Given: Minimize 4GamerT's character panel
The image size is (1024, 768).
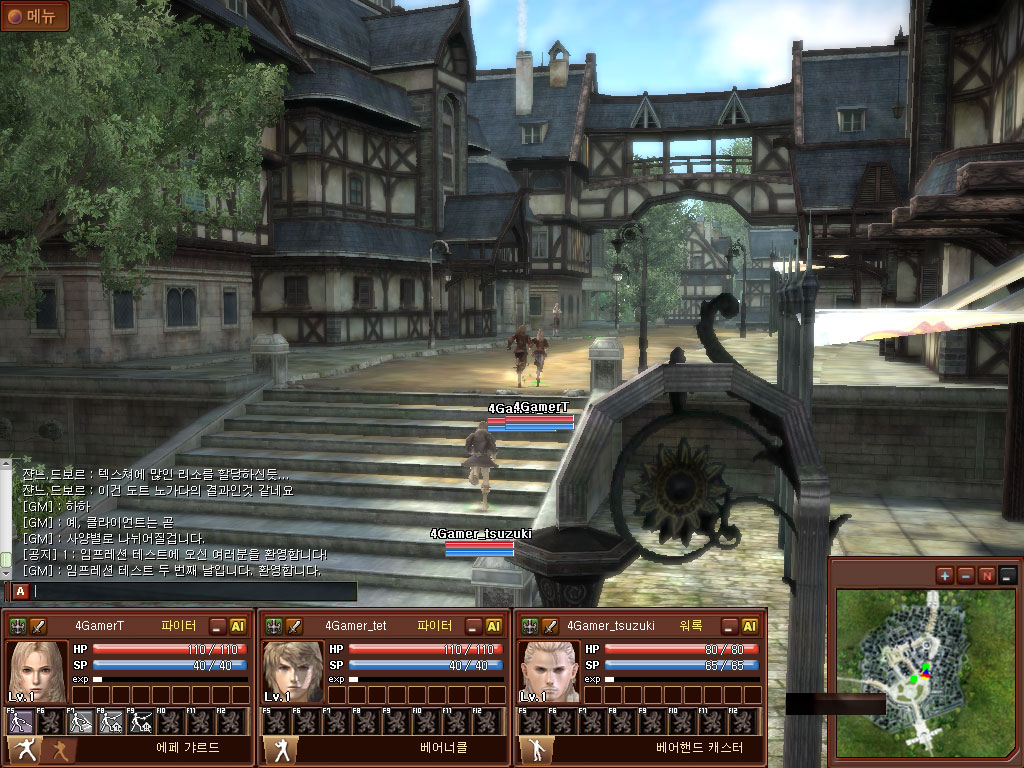Looking at the screenshot, I should [217, 626].
